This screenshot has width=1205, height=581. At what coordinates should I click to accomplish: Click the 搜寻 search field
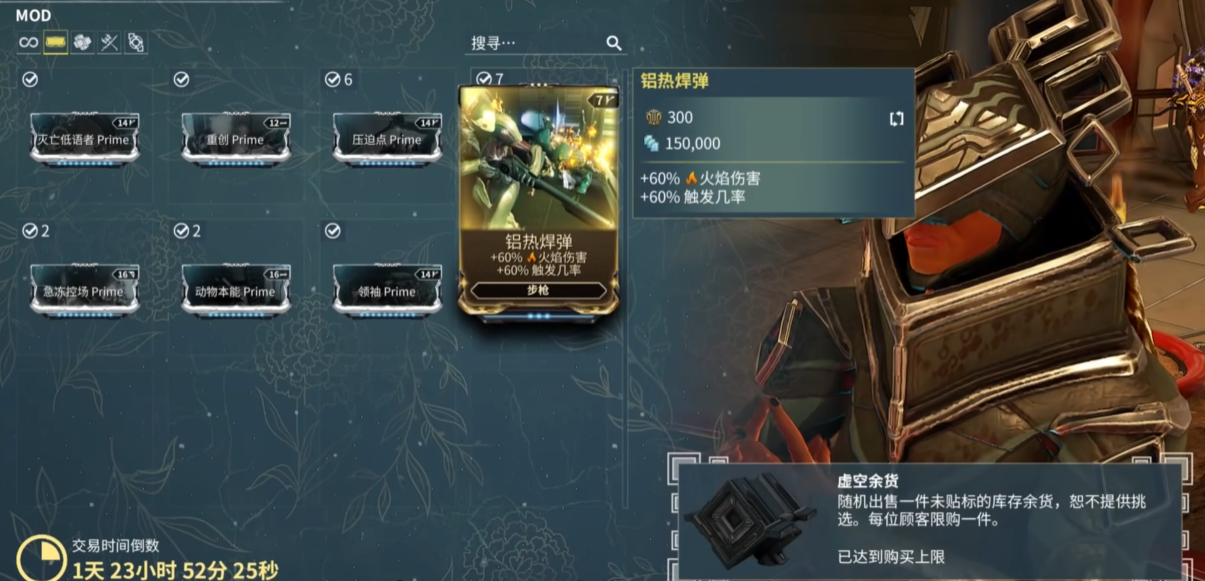click(535, 43)
